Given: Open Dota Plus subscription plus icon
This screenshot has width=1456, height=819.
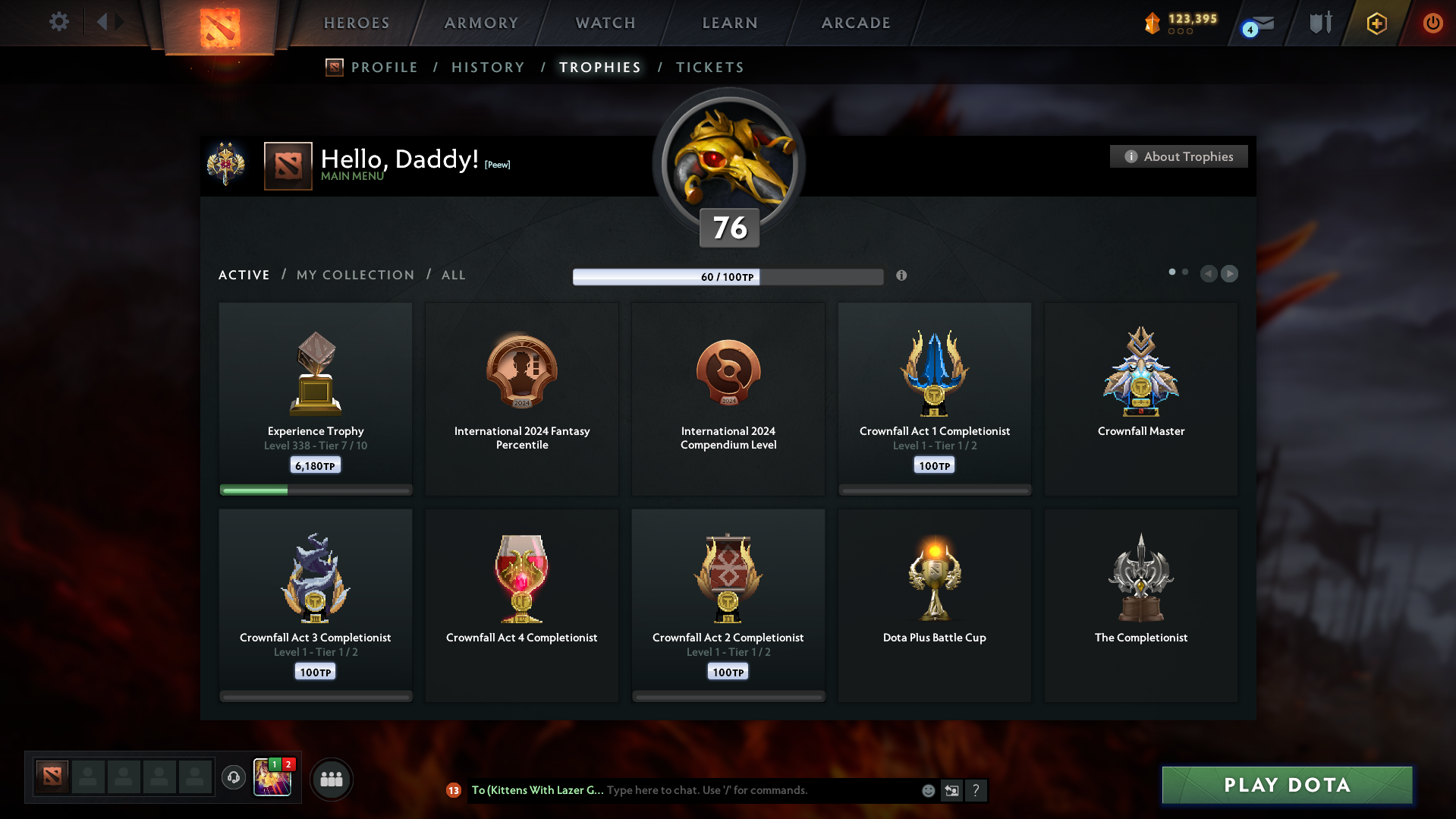Looking at the screenshot, I should pyautogui.click(x=1376, y=24).
